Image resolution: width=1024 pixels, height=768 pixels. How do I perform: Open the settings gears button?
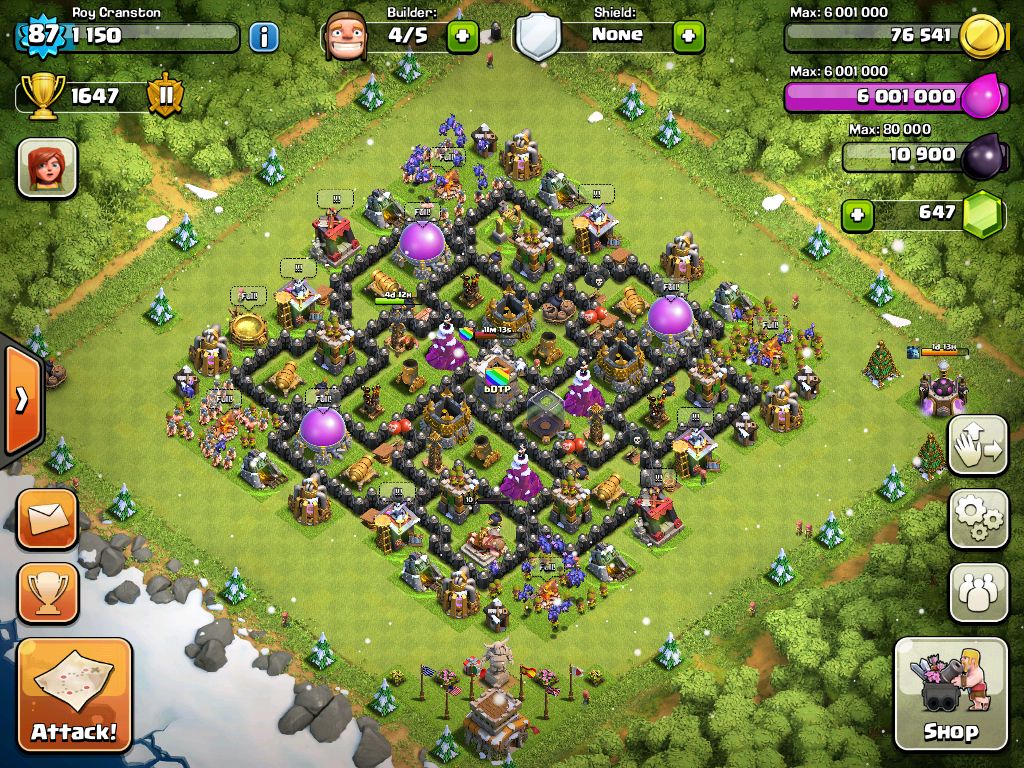978,518
